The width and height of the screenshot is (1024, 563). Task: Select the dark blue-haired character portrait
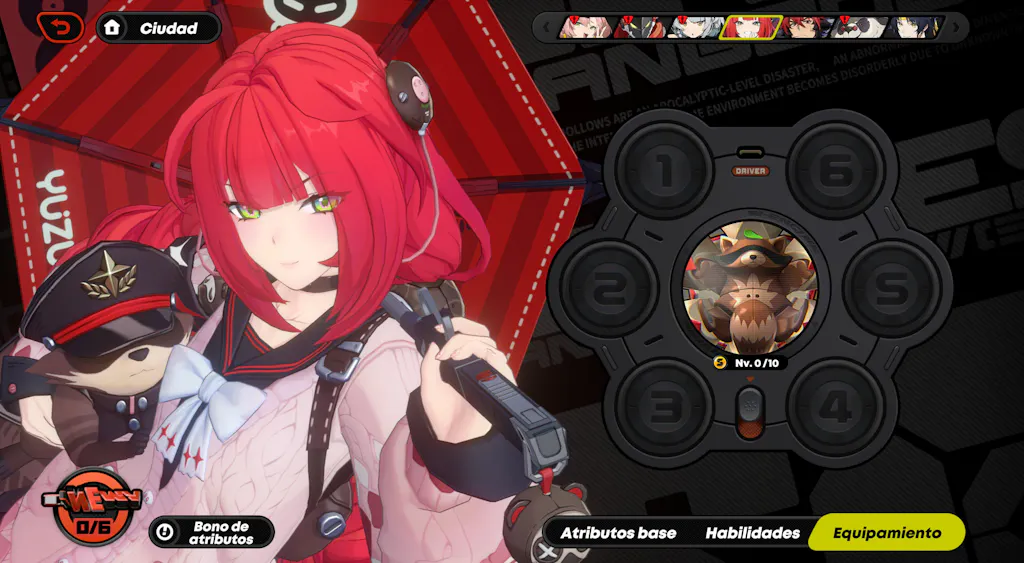click(914, 27)
